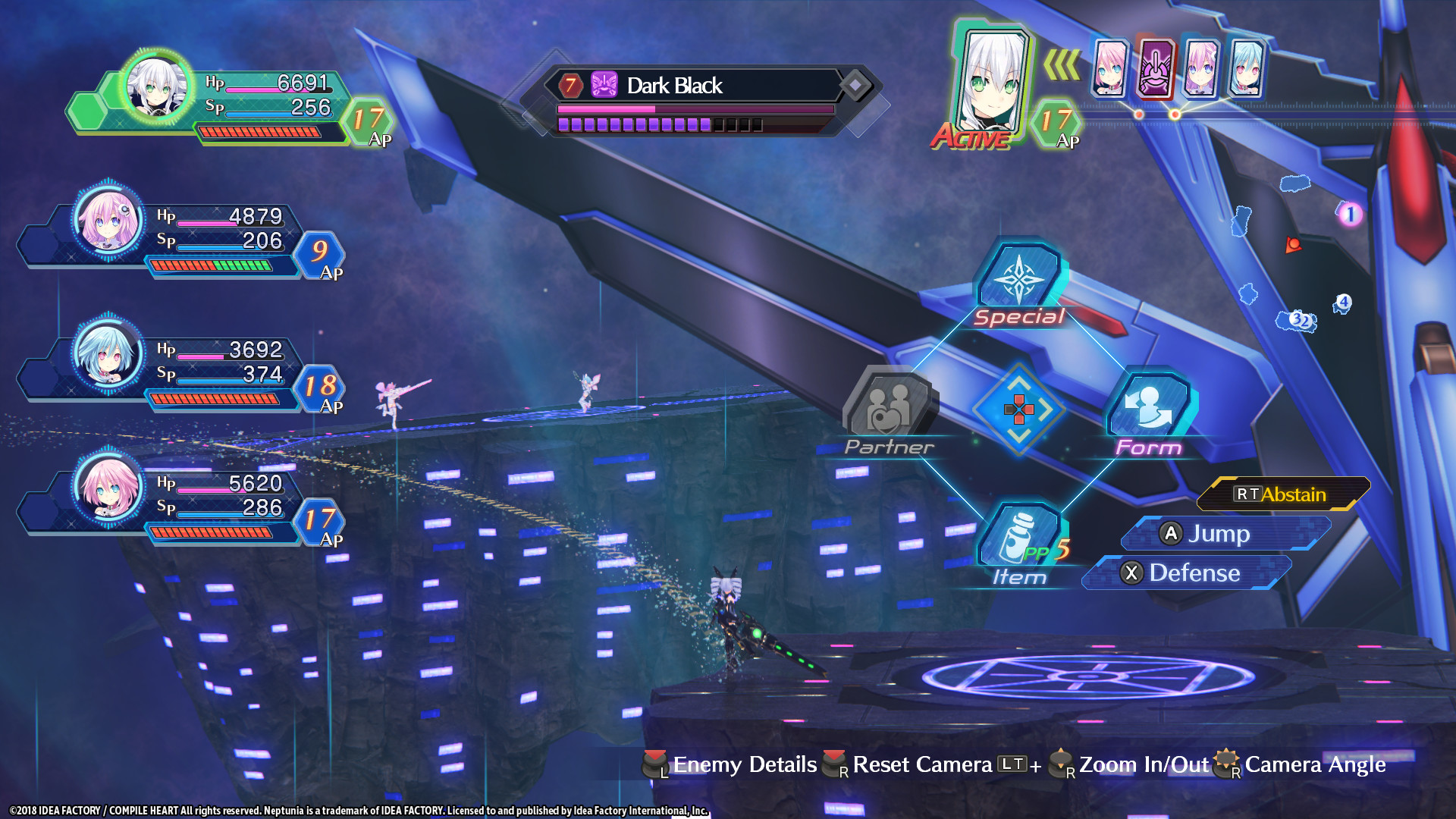The width and height of the screenshot is (1456, 819).
Task: Click the Enemy Details trigger icon
Action: pos(655,764)
